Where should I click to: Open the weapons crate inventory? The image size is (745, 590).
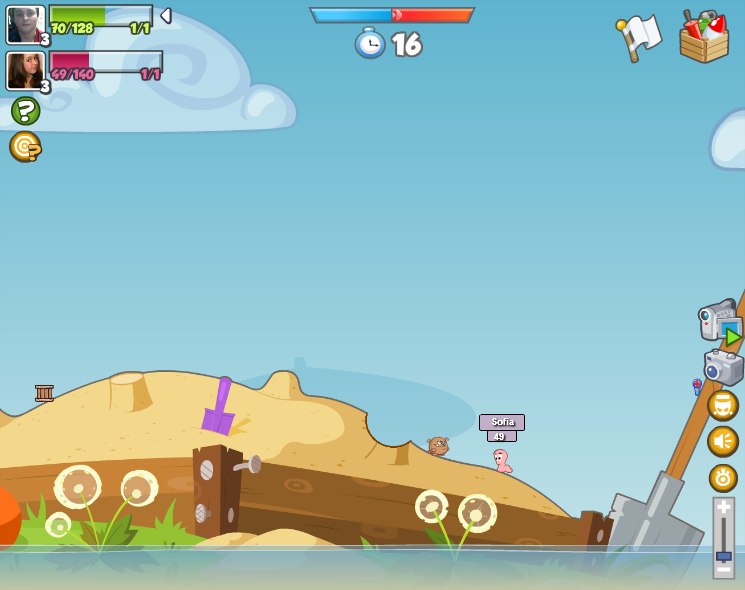tap(704, 38)
